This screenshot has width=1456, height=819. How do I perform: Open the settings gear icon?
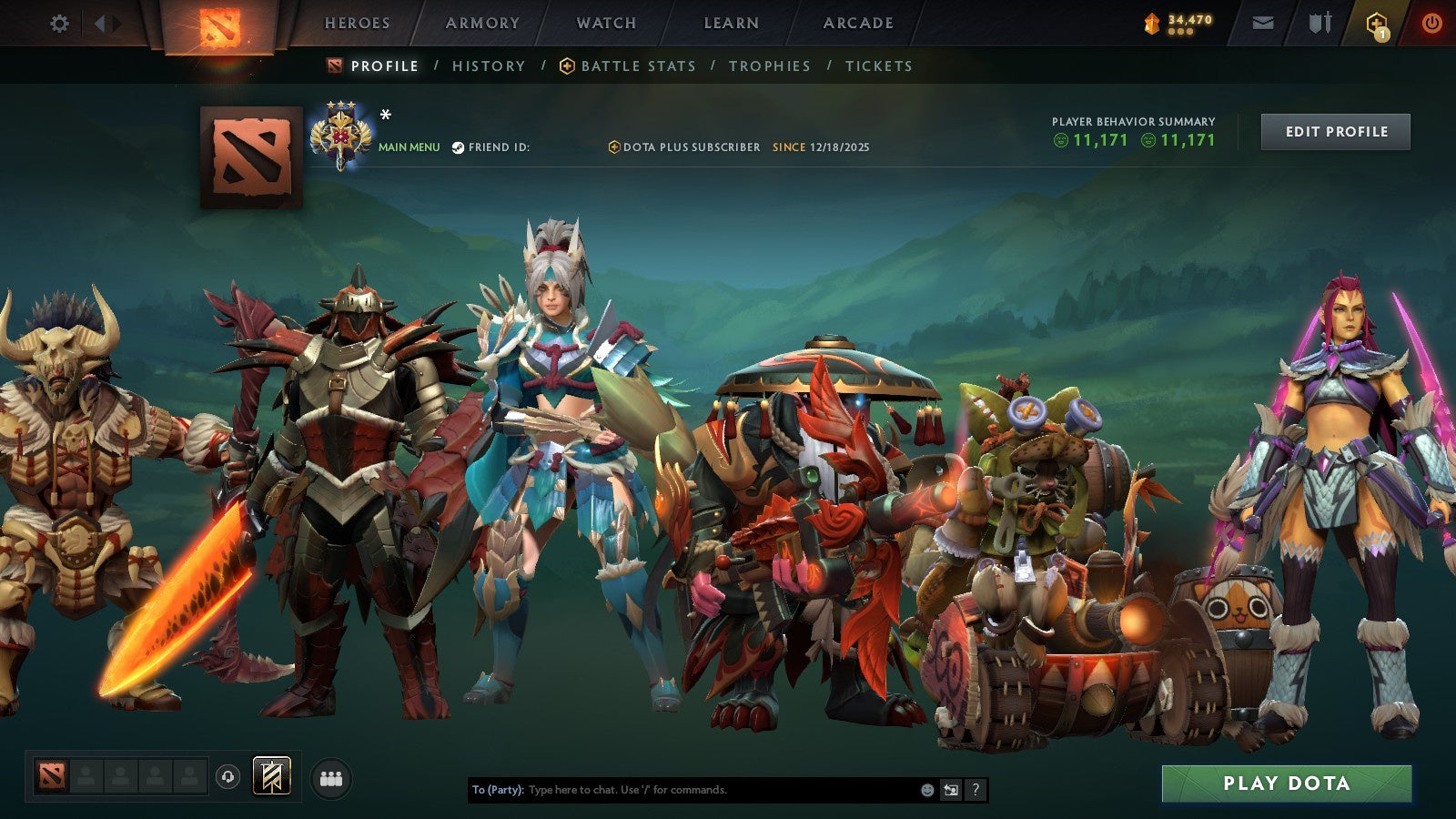pyautogui.click(x=60, y=22)
